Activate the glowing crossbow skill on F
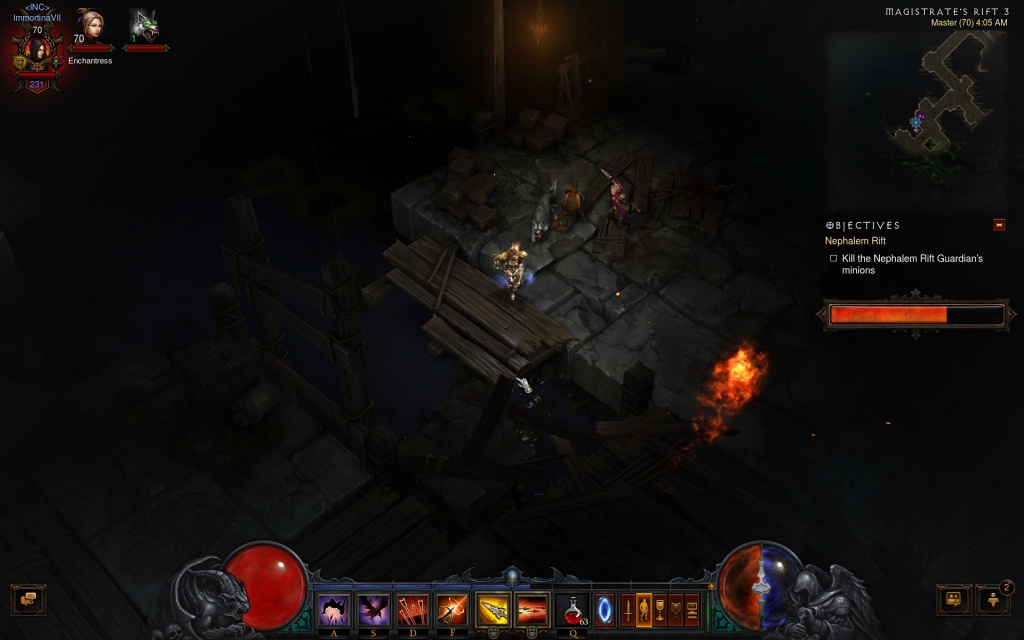 452,609
